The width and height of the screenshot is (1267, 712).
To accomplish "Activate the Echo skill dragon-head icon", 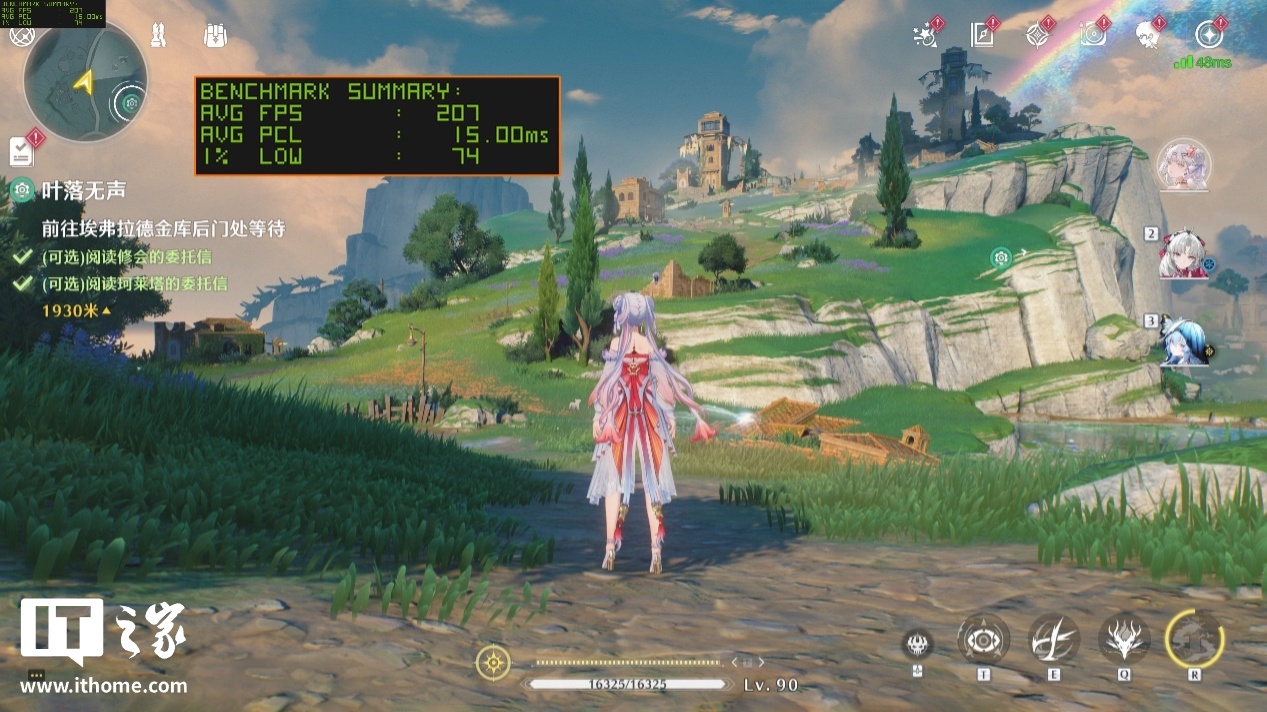I will point(1124,638).
